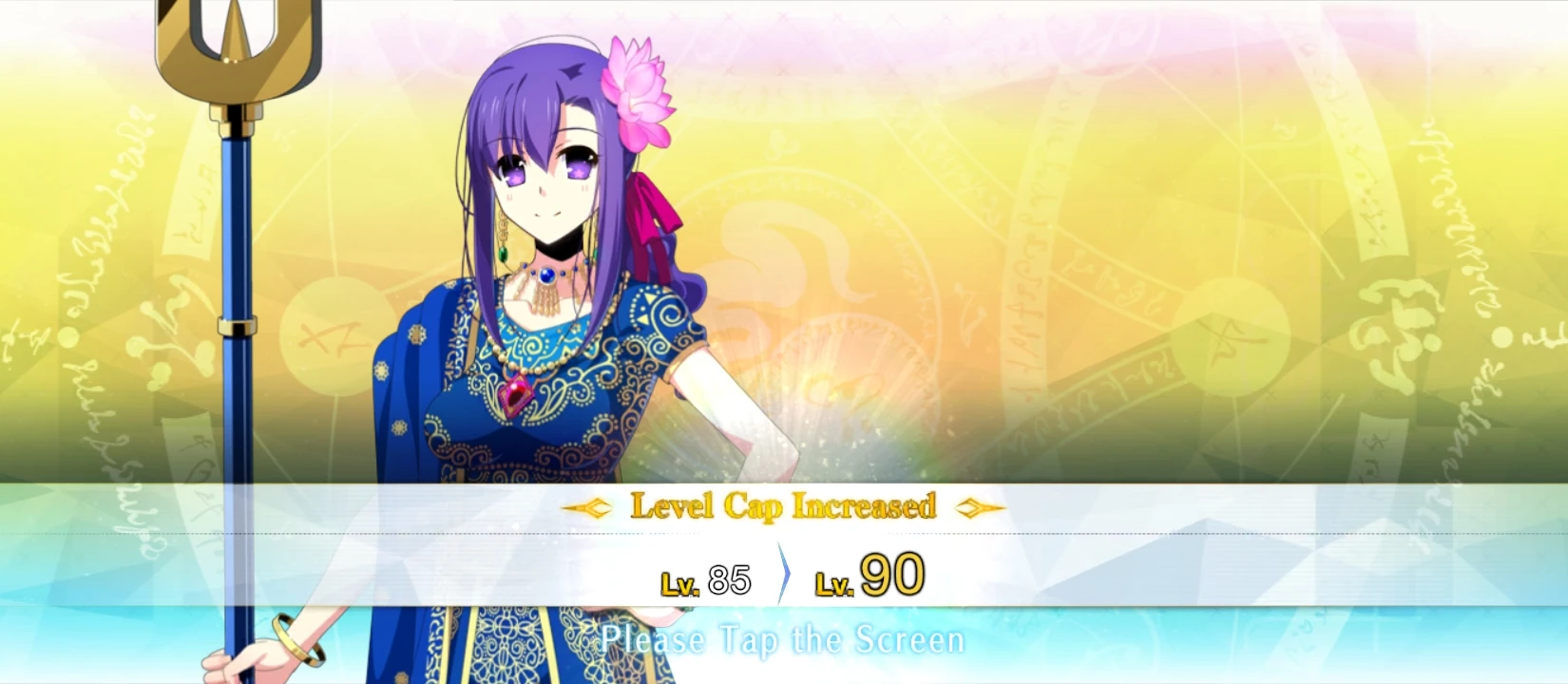This screenshot has width=1568, height=684.
Task: Tap the right ornamental arrow beside the title
Action: click(x=981, y=508)
